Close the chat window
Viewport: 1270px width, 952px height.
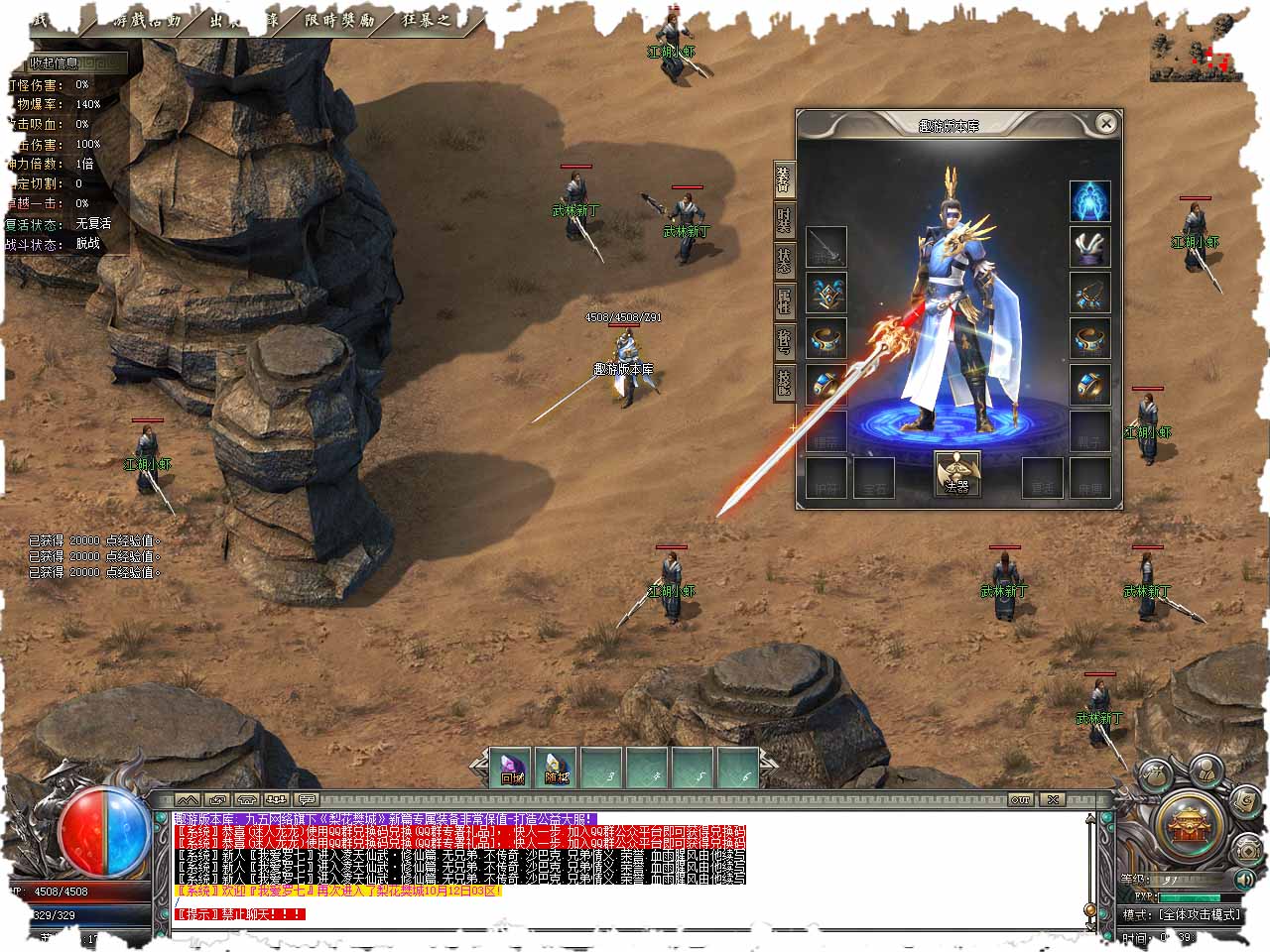click(1052, 799)
